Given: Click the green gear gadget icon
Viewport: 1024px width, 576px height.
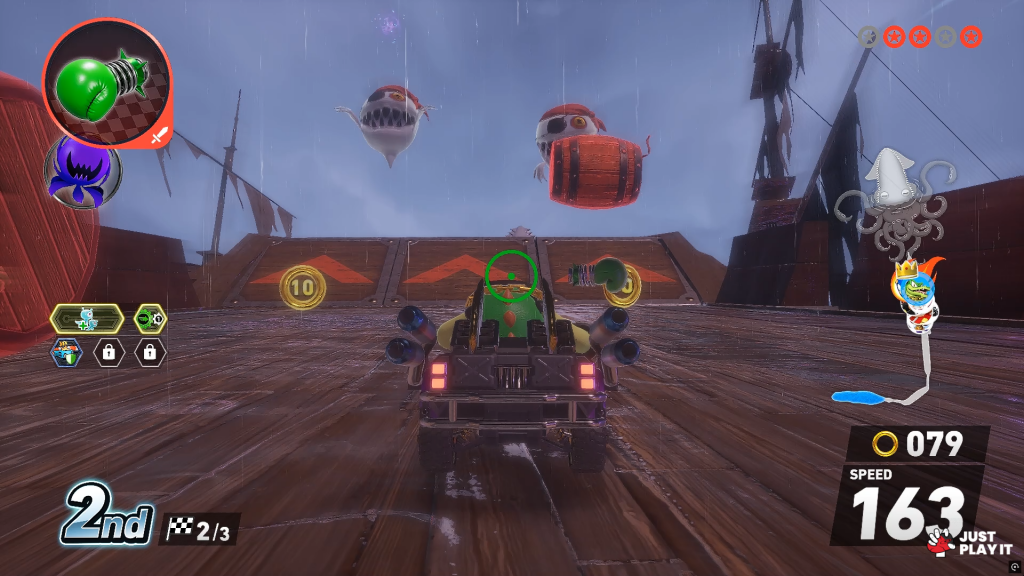Looking at the screenshot, I should click(x=150, y=320).
